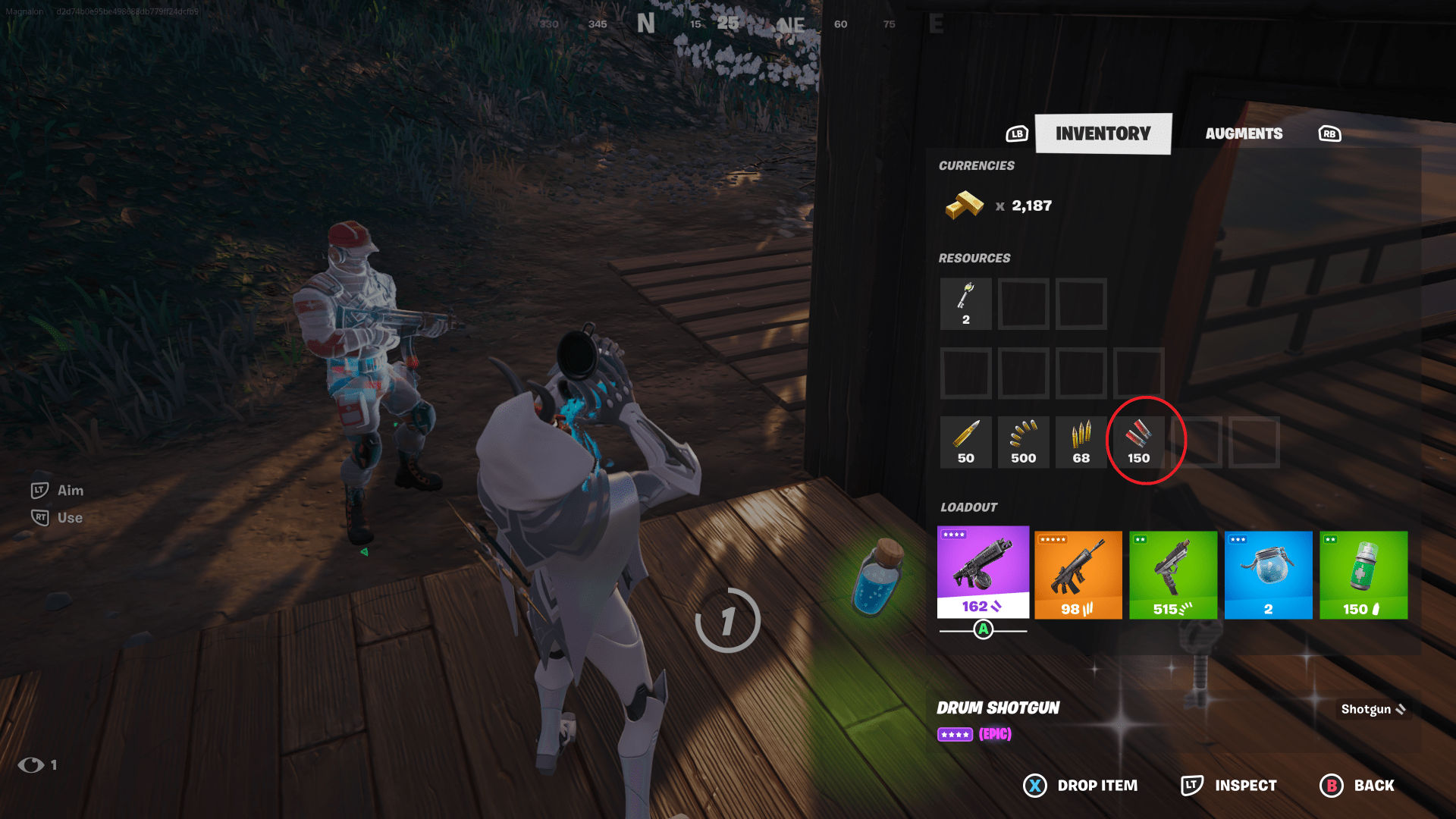Select the green pistol with 515 ammo

click(x=1173, y=575)
